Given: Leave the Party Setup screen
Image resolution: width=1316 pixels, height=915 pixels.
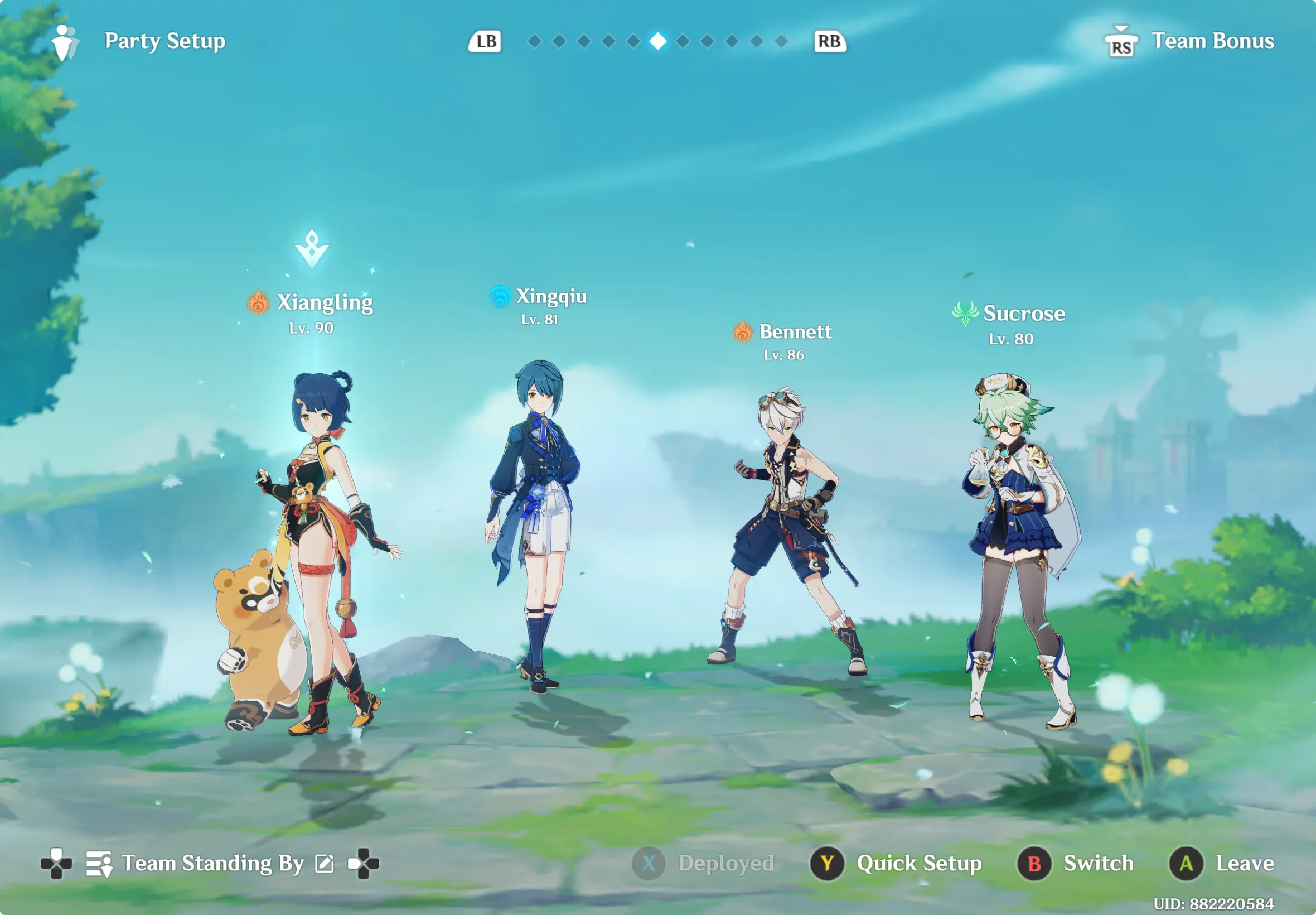Looking at the screenshot, I should point(1245,863).
